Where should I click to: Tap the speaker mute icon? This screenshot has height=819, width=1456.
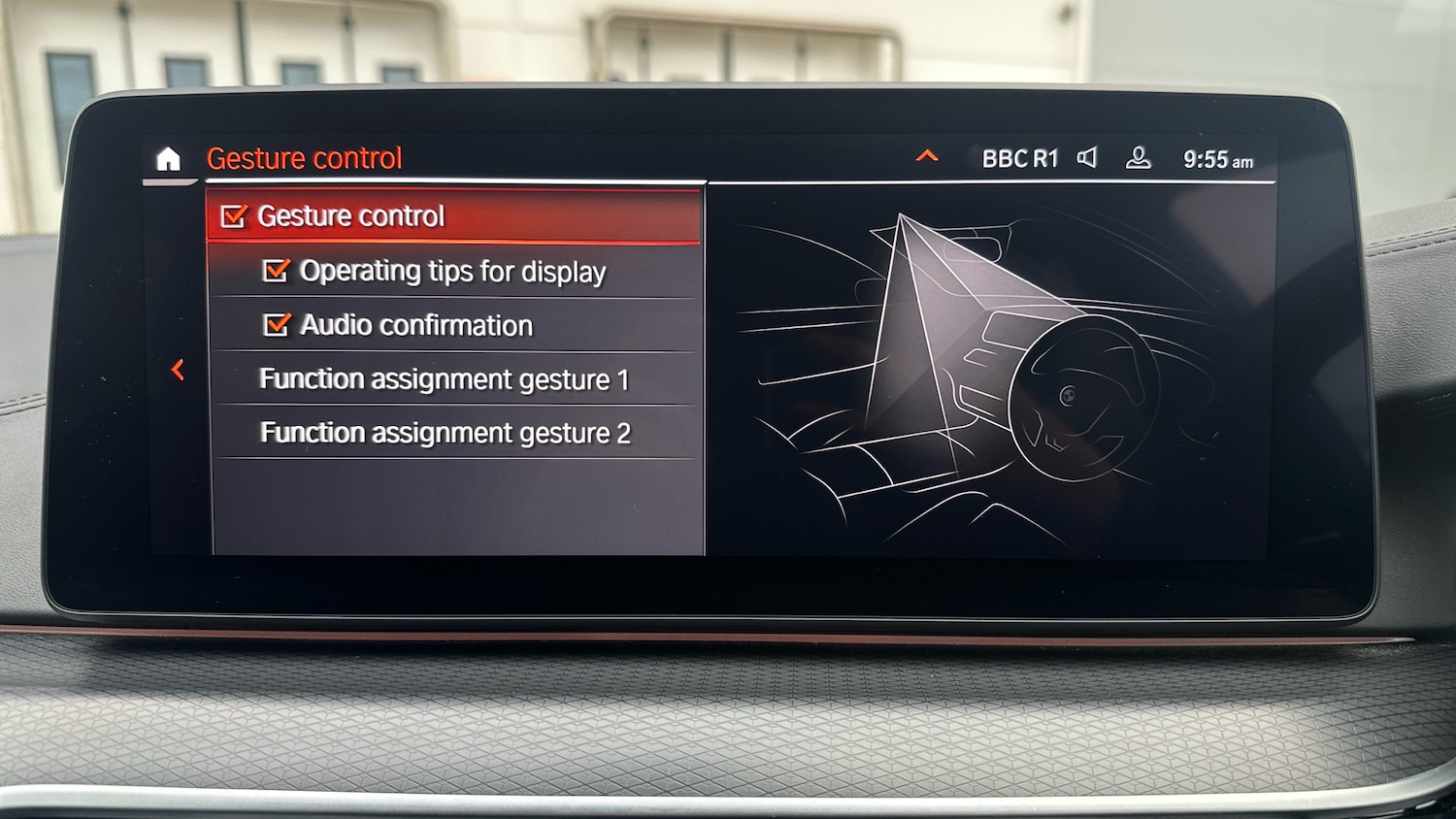click(1088, 157)
